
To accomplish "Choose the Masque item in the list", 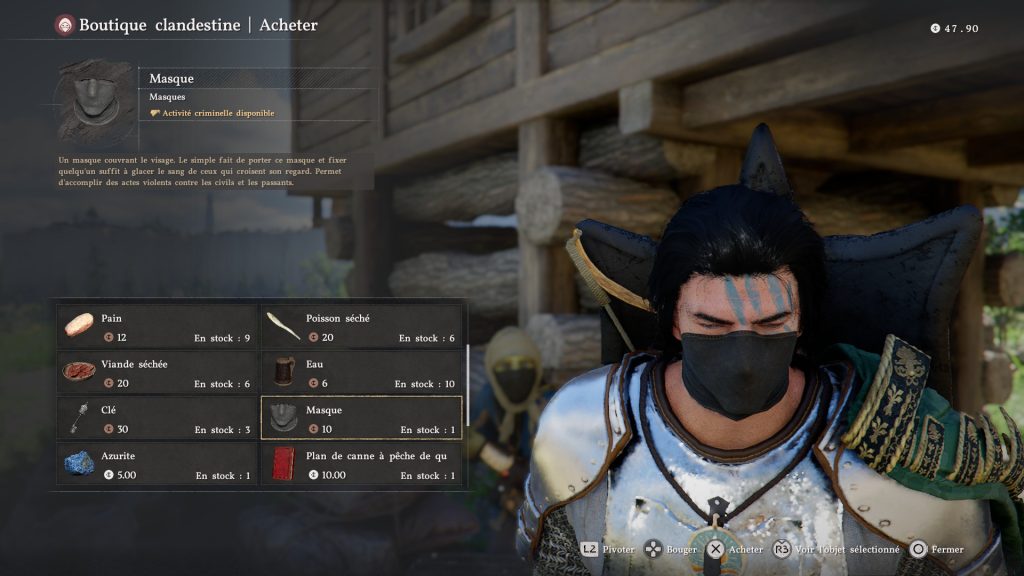I will pos(361,418).
